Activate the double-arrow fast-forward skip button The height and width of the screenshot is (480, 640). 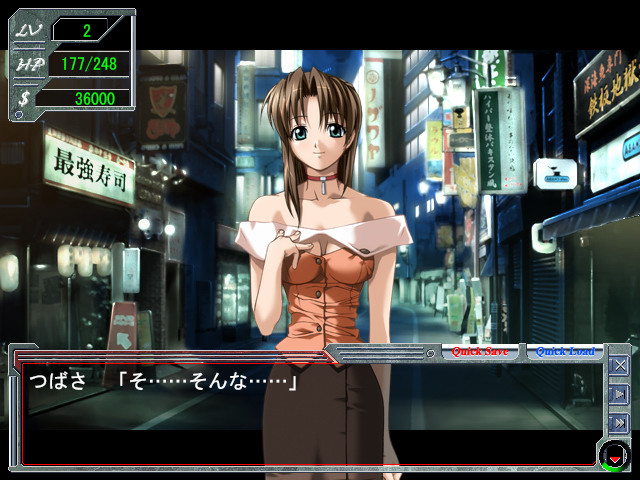click(x=619, y=422)
